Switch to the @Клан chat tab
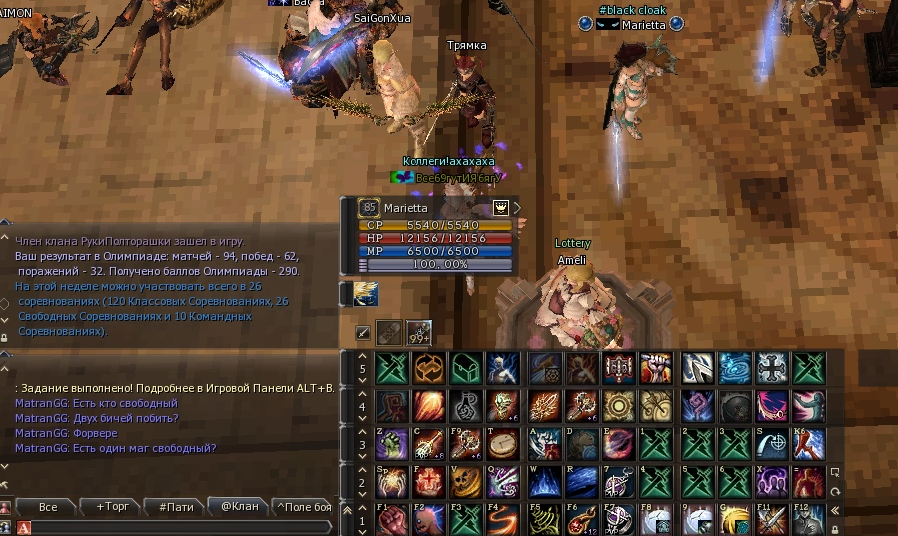 click(239, 507)
